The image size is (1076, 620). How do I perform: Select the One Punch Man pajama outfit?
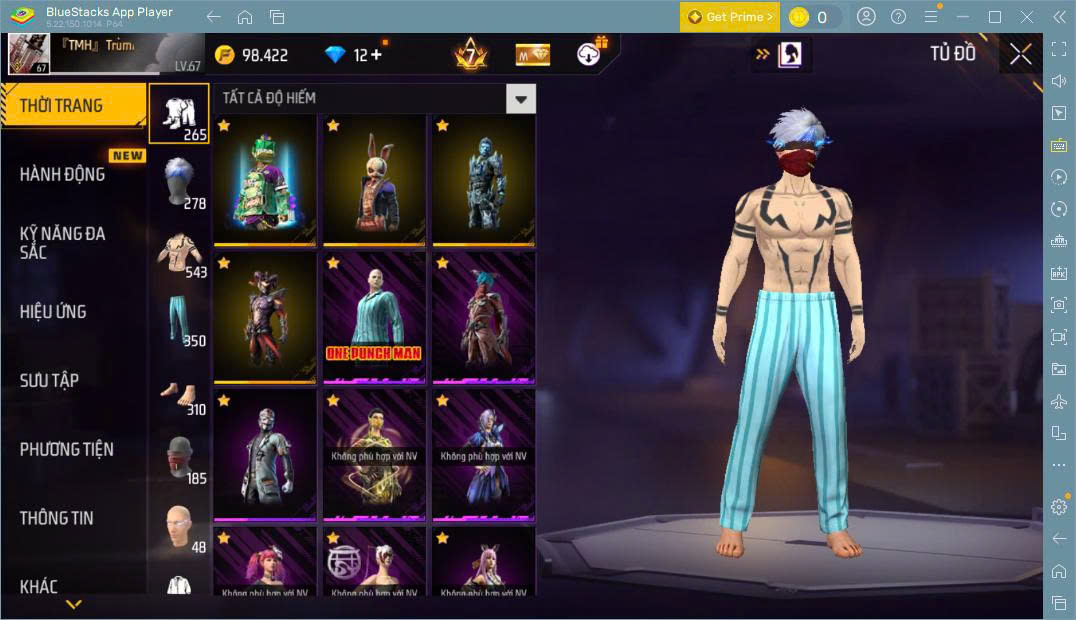click(374, 318)
